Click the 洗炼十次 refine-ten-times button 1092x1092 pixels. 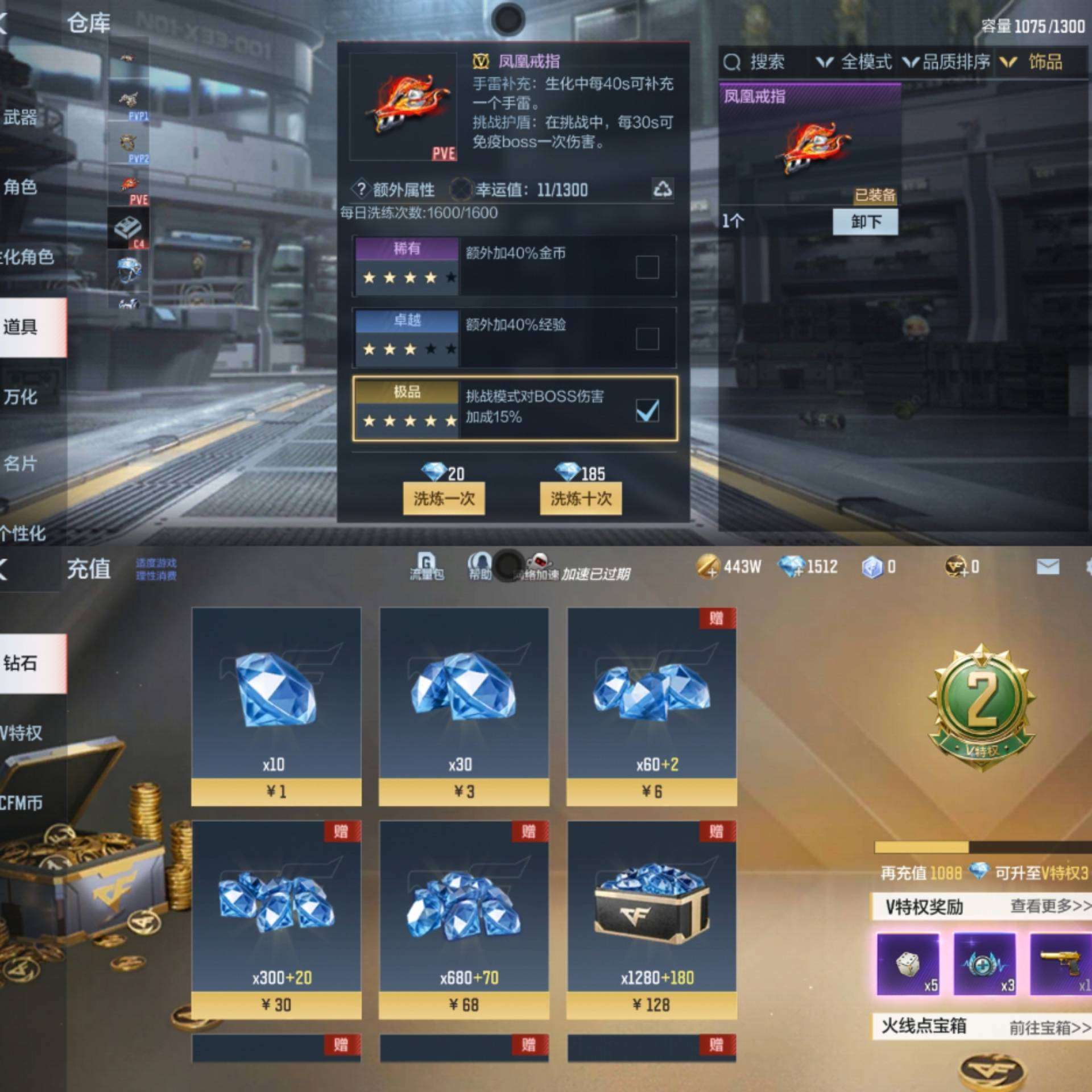[581, 499]
